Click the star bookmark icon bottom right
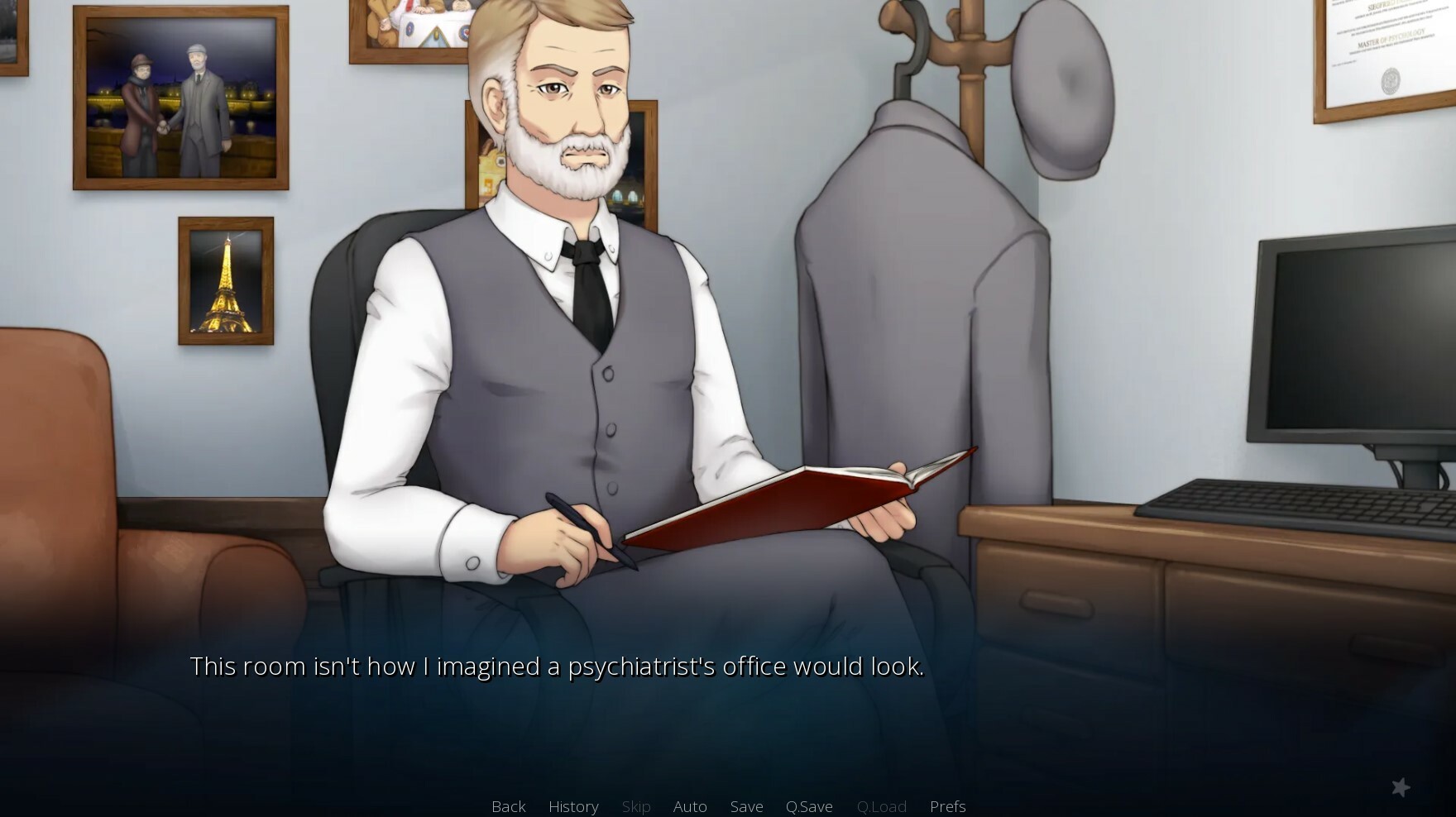The height and width of the screenshot is (817, 1456). coord(1401,787)
